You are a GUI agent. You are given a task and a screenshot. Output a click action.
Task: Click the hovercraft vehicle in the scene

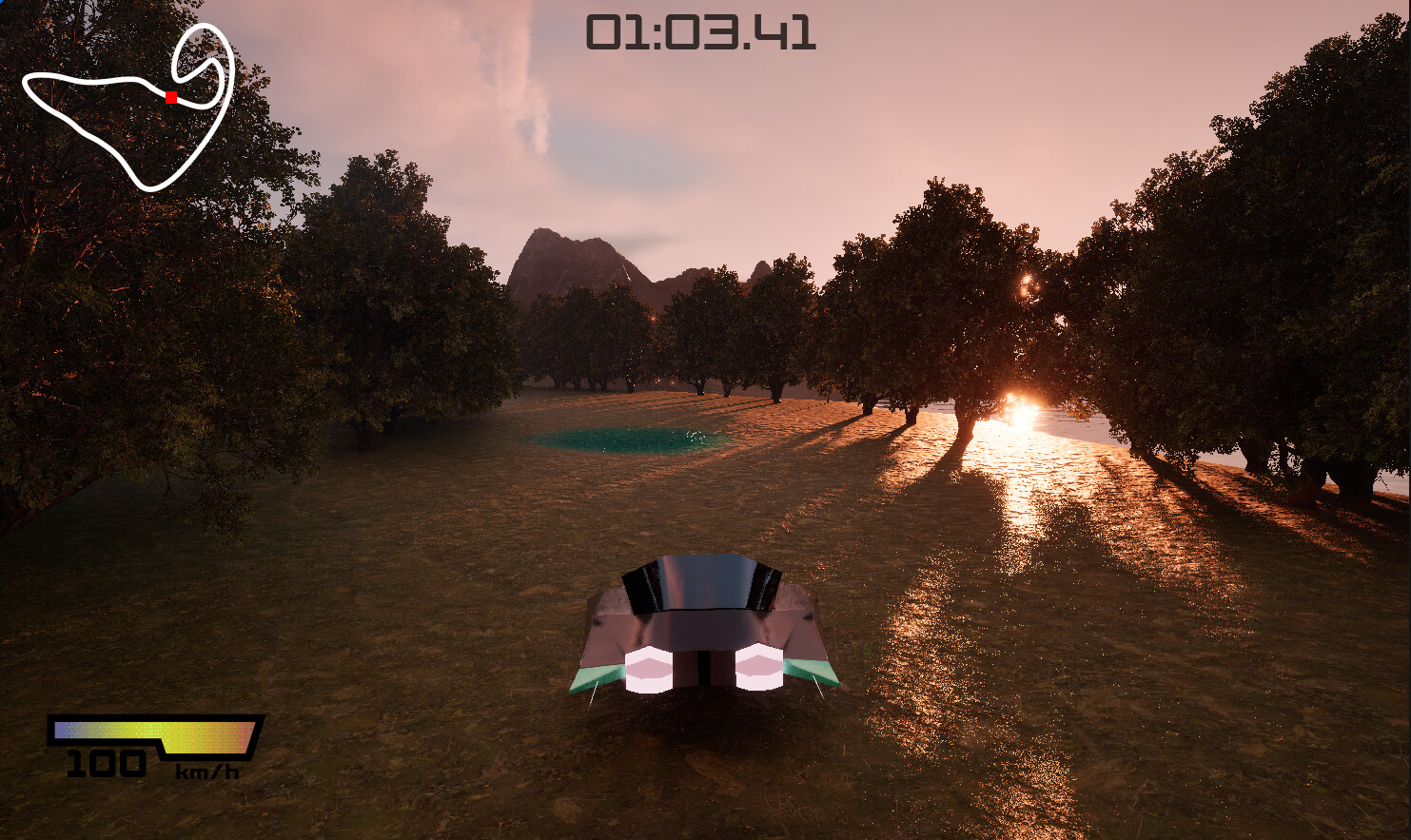click(x=704, y=628)
